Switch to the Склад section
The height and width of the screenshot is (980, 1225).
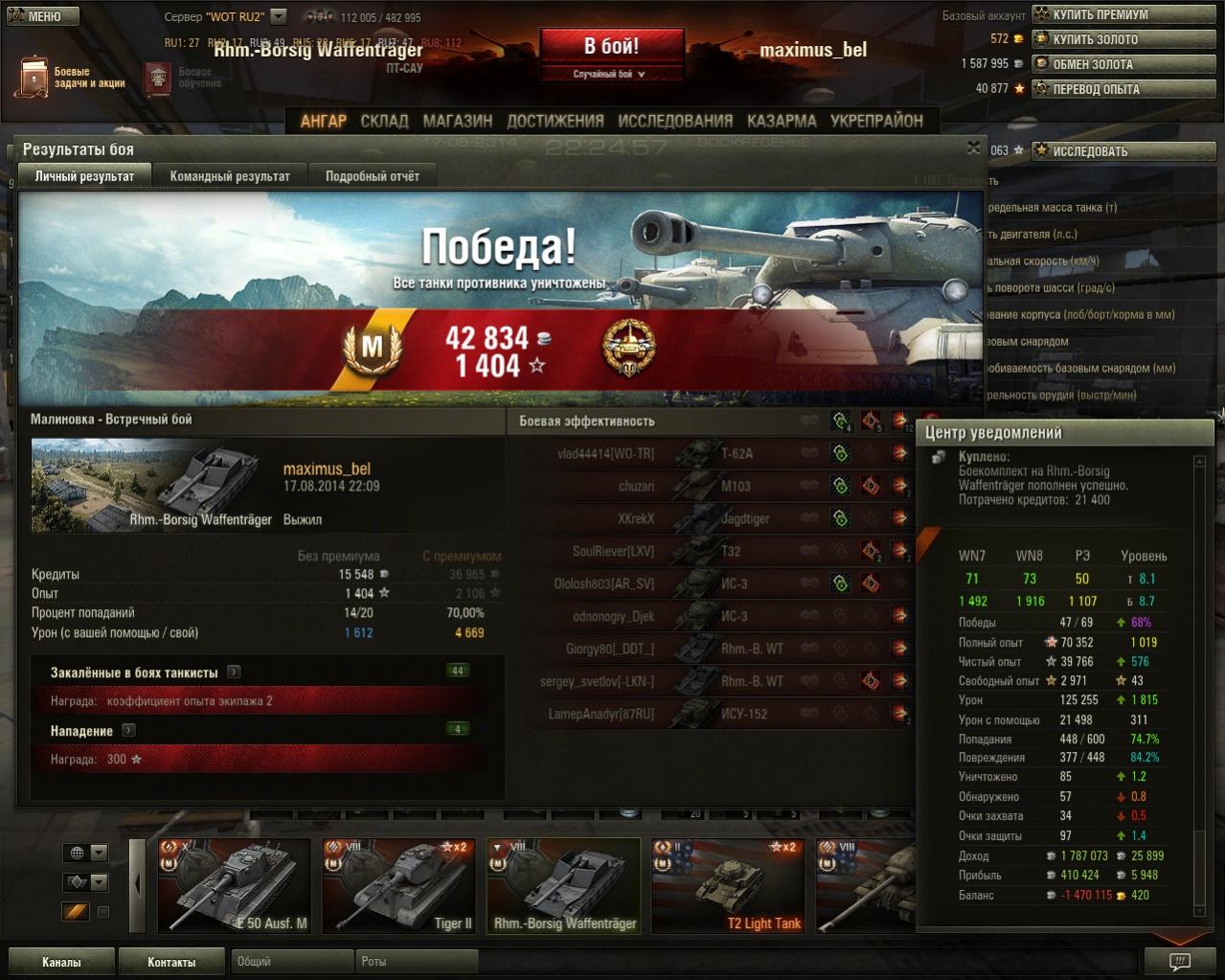384,121
